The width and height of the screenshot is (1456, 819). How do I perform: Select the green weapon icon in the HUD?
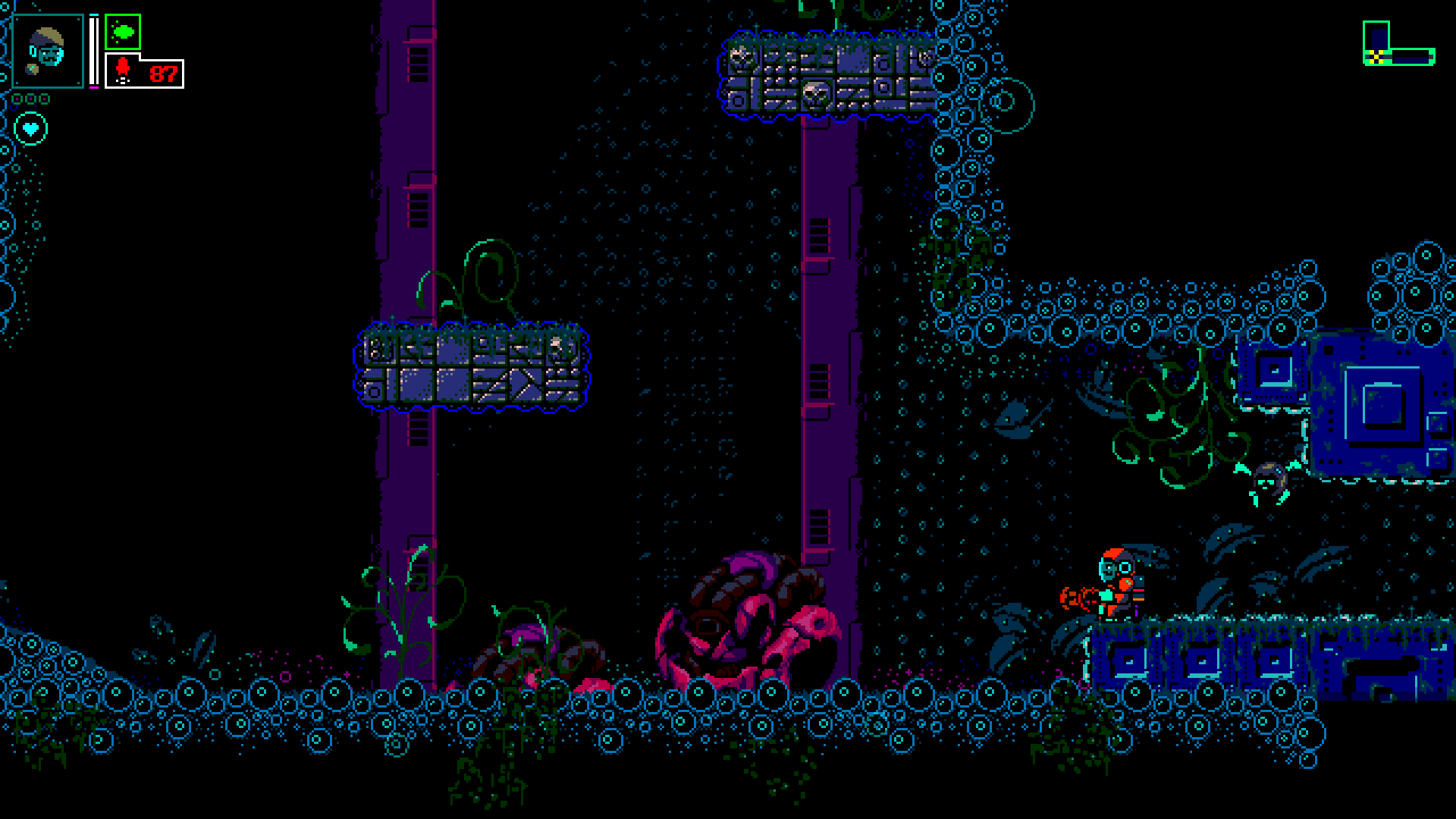coord(123,32)
